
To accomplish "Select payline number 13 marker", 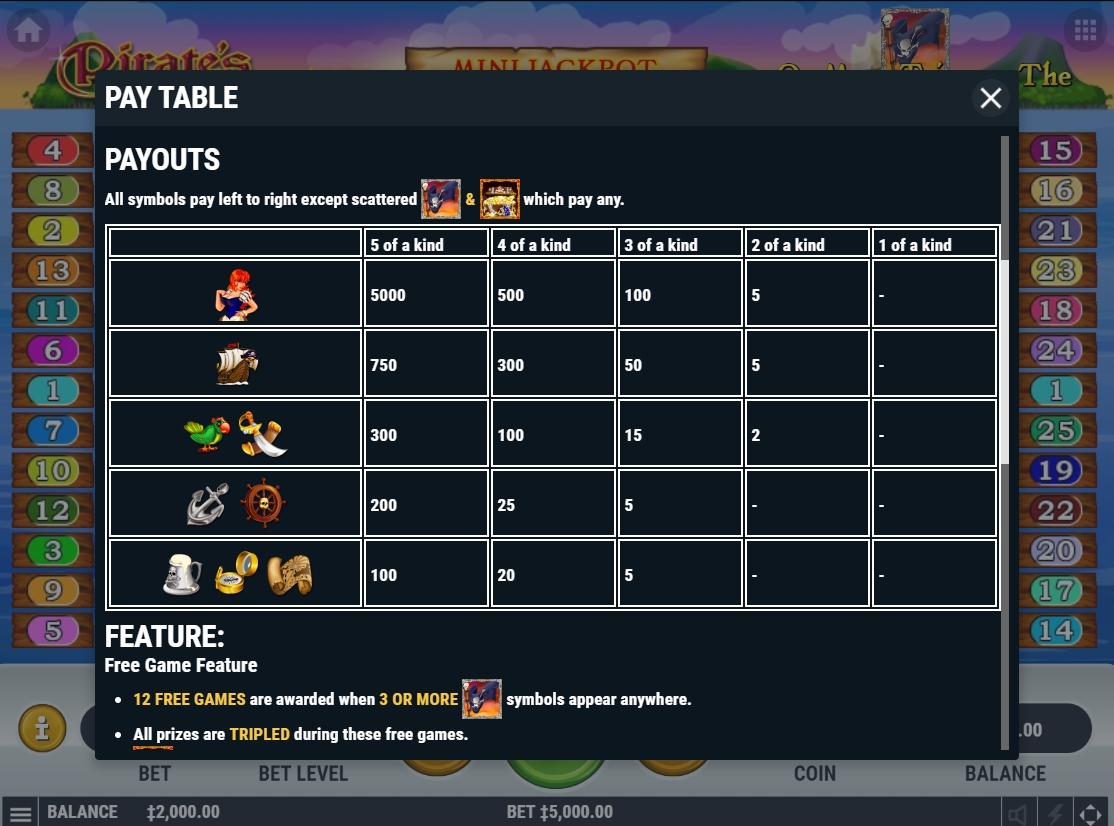I will (x=52, y=270).
